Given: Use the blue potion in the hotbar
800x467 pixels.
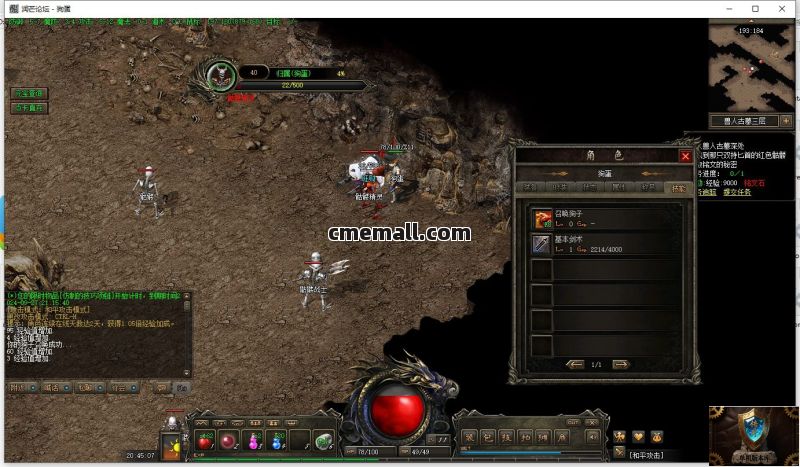Looking at the screenshot, I should (x=254, y=440).
